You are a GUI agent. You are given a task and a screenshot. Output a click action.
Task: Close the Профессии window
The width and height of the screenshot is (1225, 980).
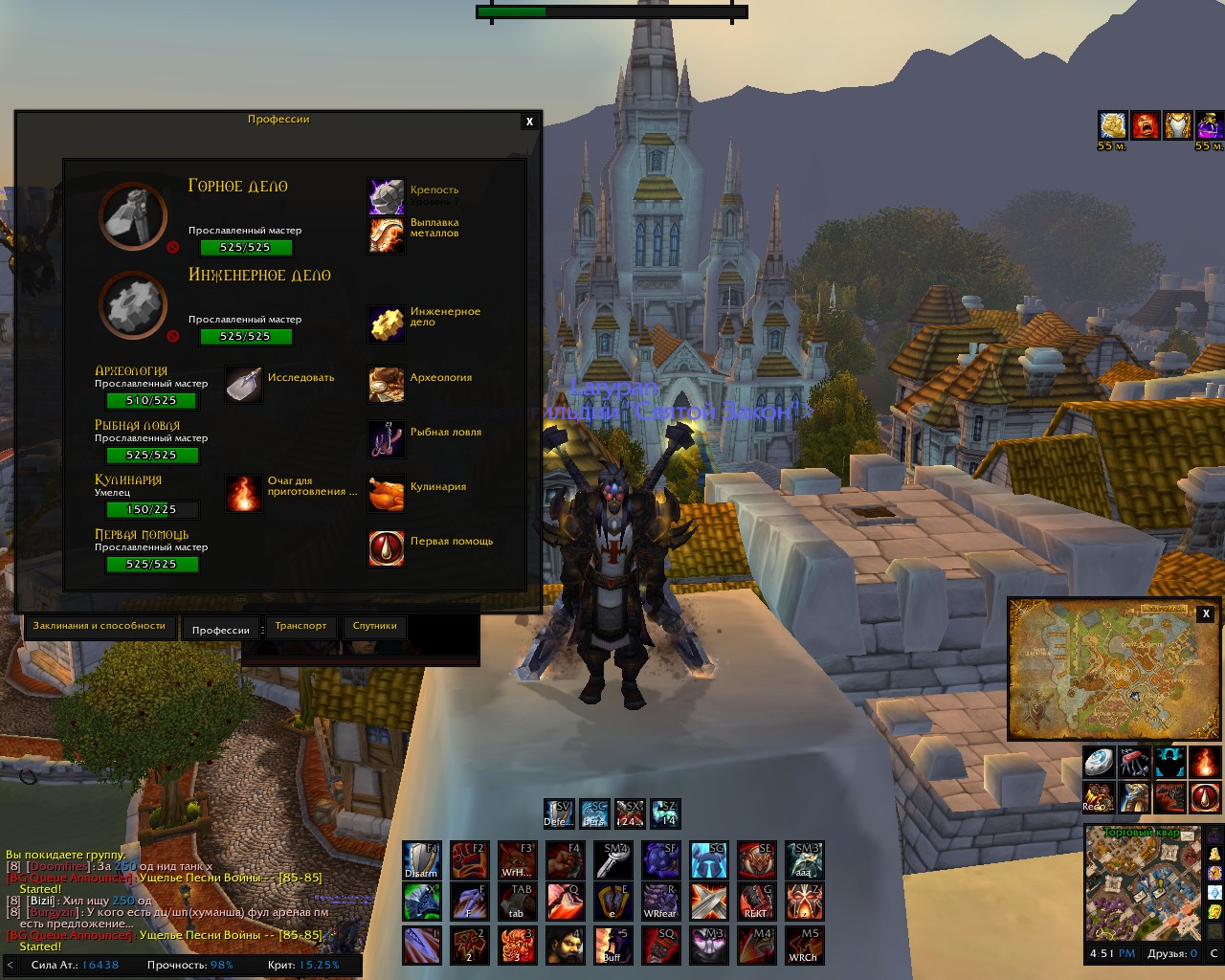[x=529, y=122]
